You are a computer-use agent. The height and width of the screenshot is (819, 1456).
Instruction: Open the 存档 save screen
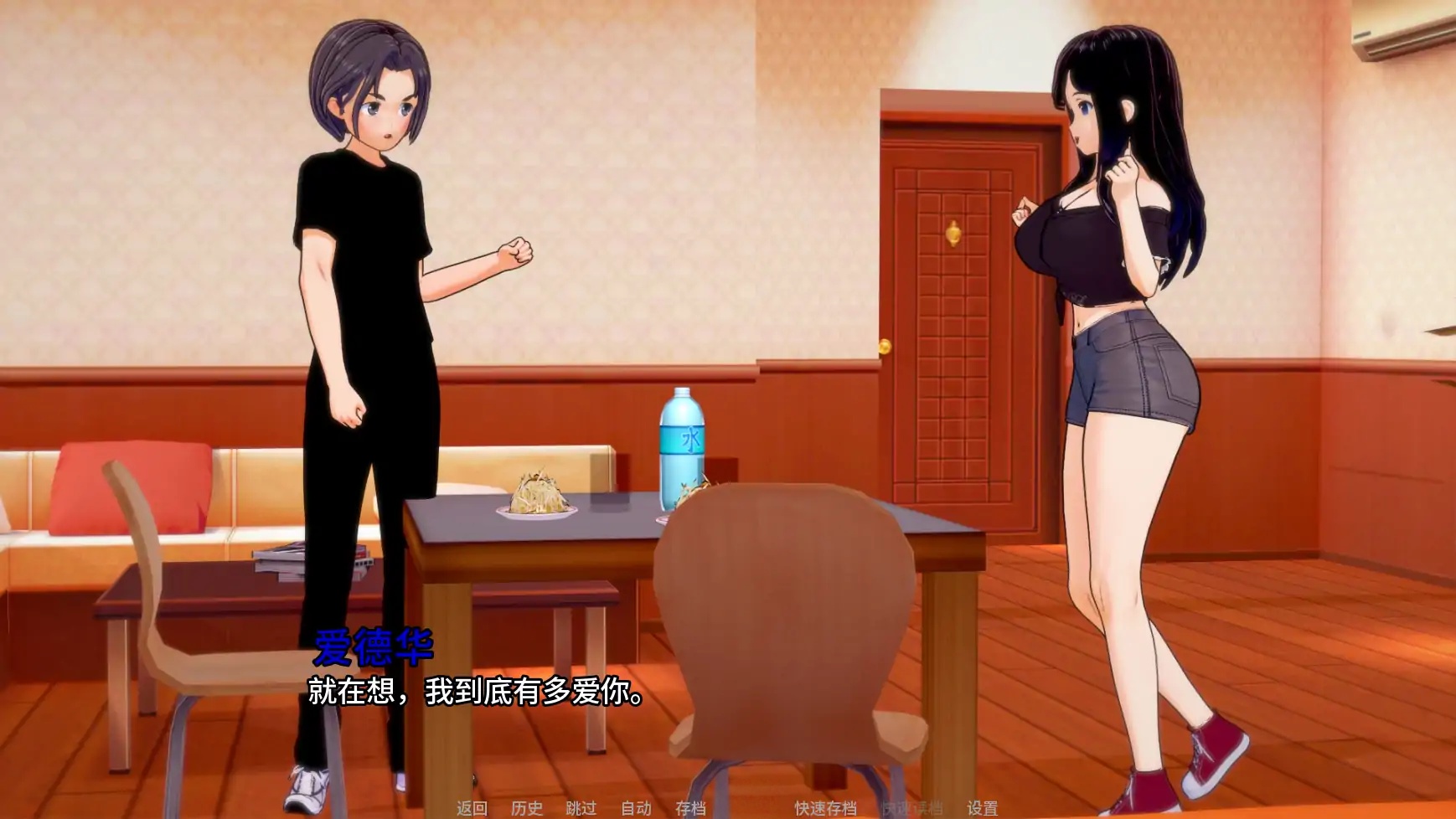690,811
